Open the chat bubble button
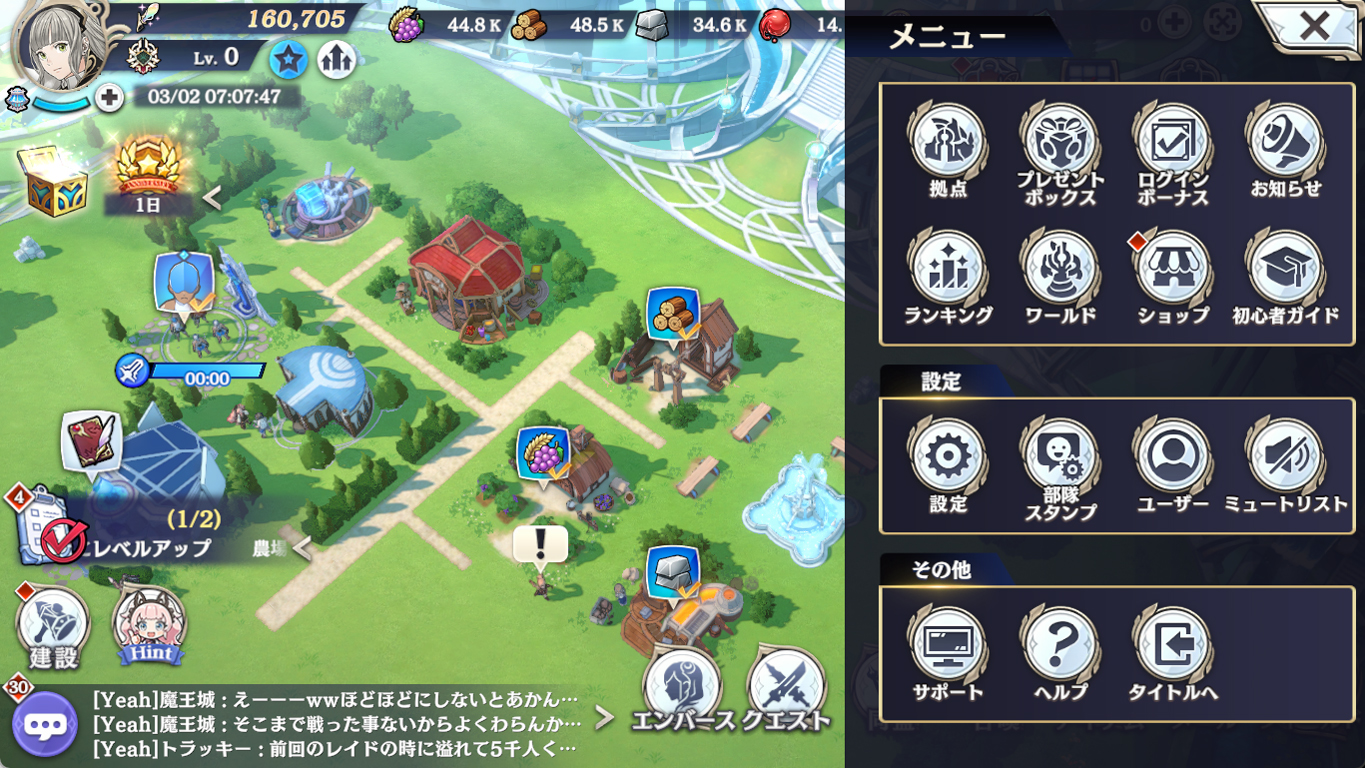The image size is (1365, 768). coord(45,724)
